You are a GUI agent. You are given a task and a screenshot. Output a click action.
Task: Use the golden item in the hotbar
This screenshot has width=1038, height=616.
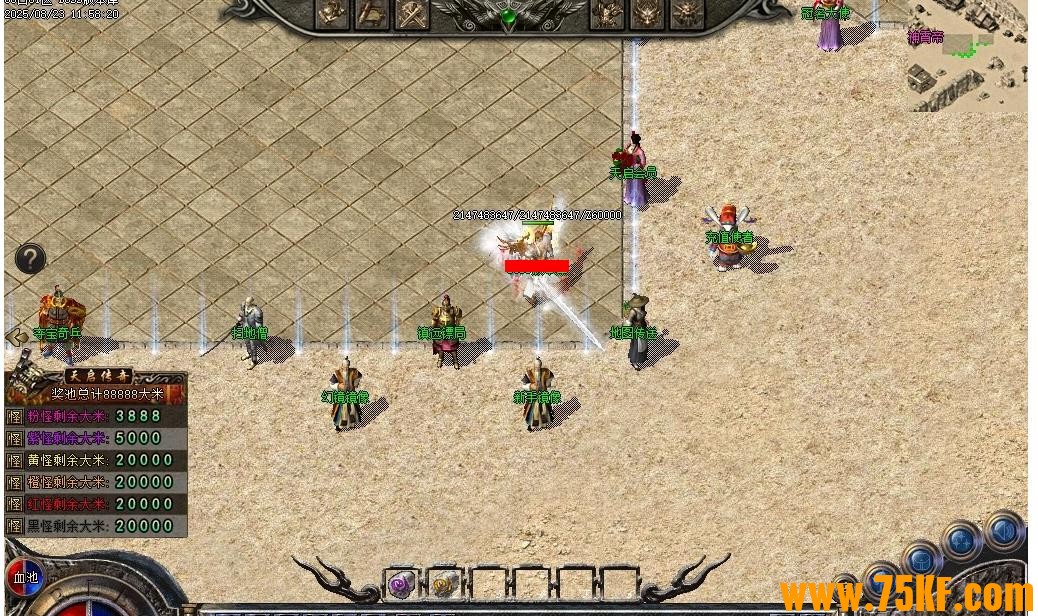coord(445,584)
